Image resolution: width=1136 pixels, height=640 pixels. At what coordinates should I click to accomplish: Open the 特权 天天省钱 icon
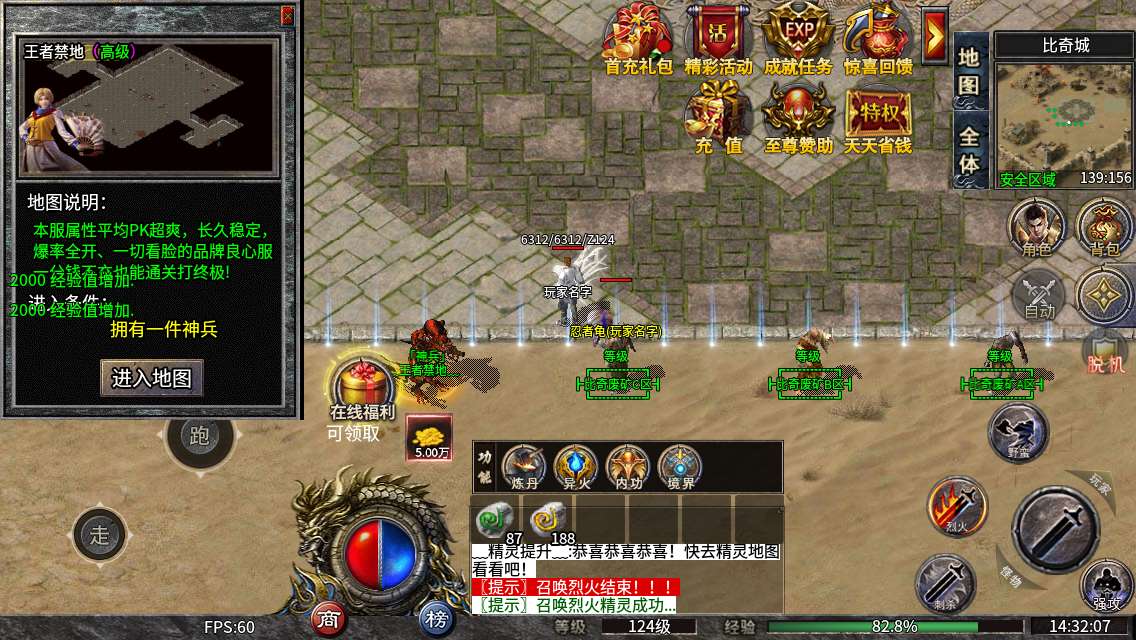pyautogui.click(x=877, y=117)
